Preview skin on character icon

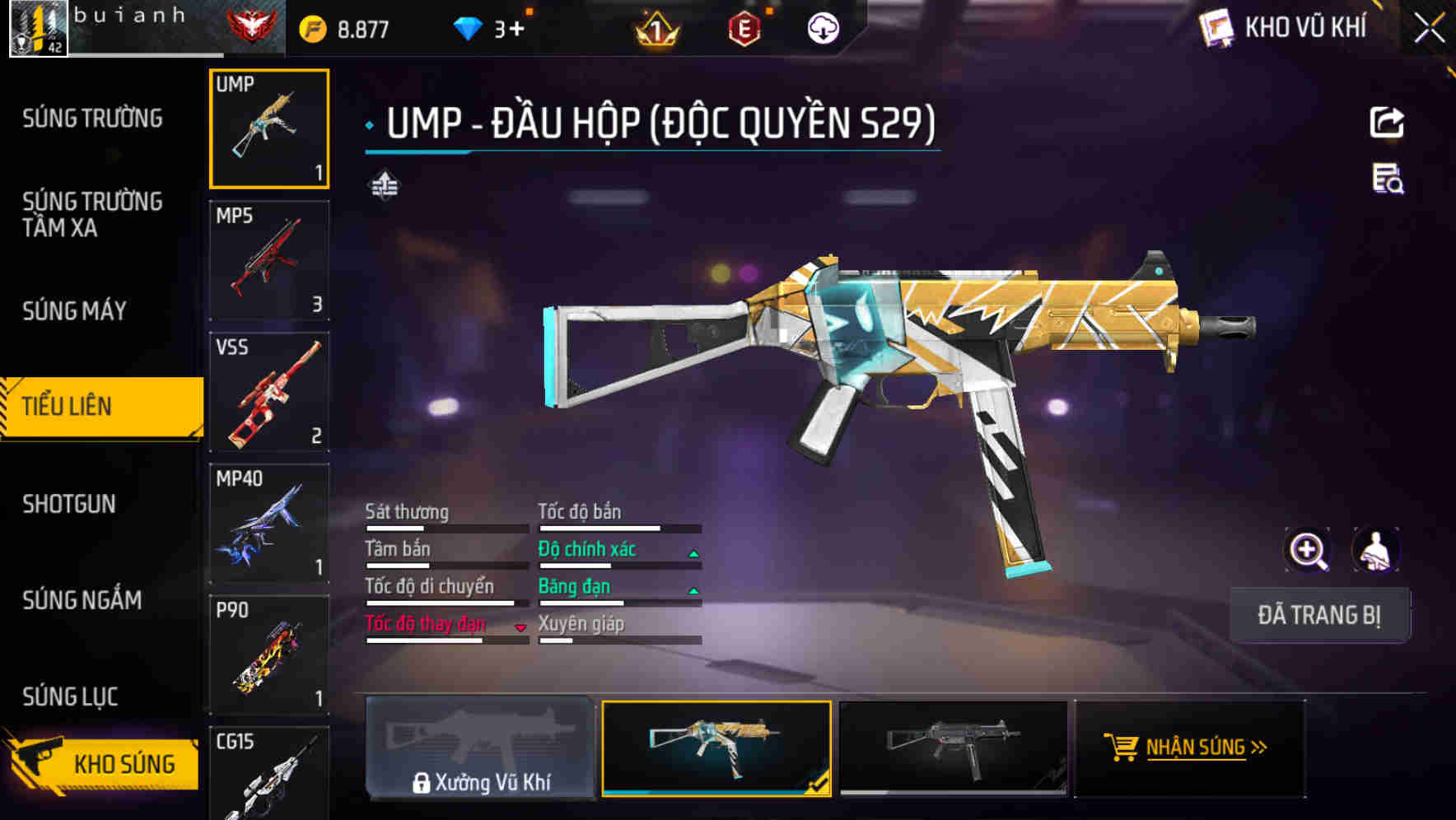point(1375,550)
